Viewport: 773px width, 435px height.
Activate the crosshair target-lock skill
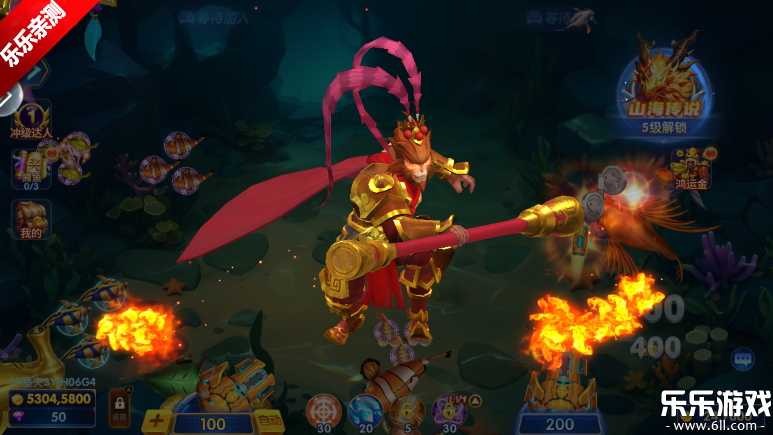323,412
